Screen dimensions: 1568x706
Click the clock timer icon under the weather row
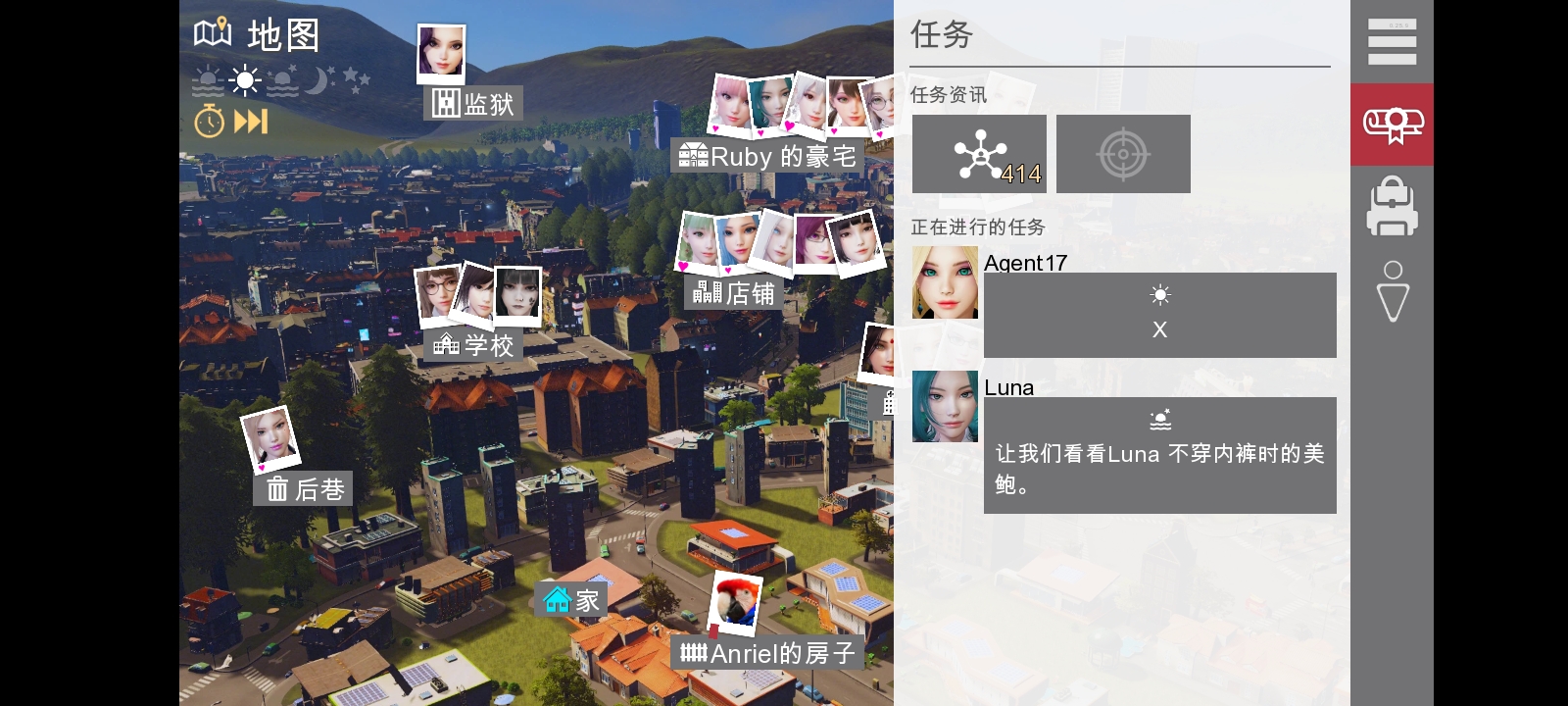coord(208,122)
